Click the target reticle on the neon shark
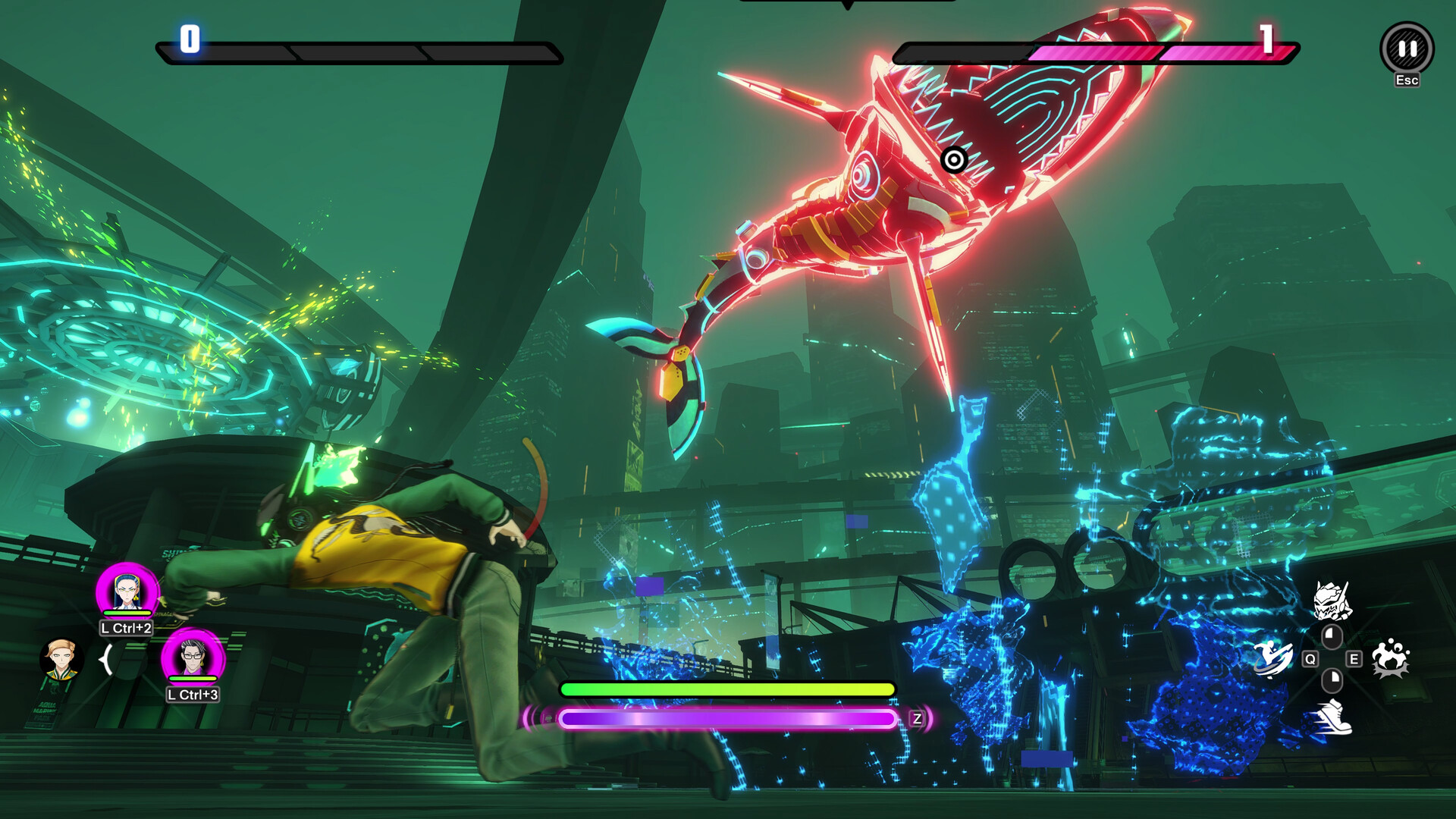 954,161
